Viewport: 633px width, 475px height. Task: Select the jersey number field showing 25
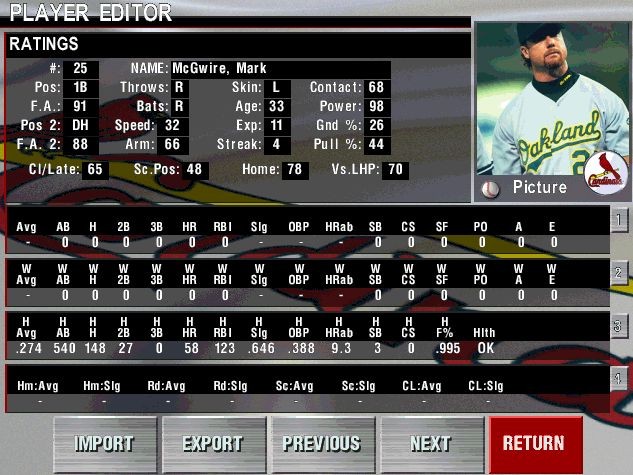tap(81, 68)
